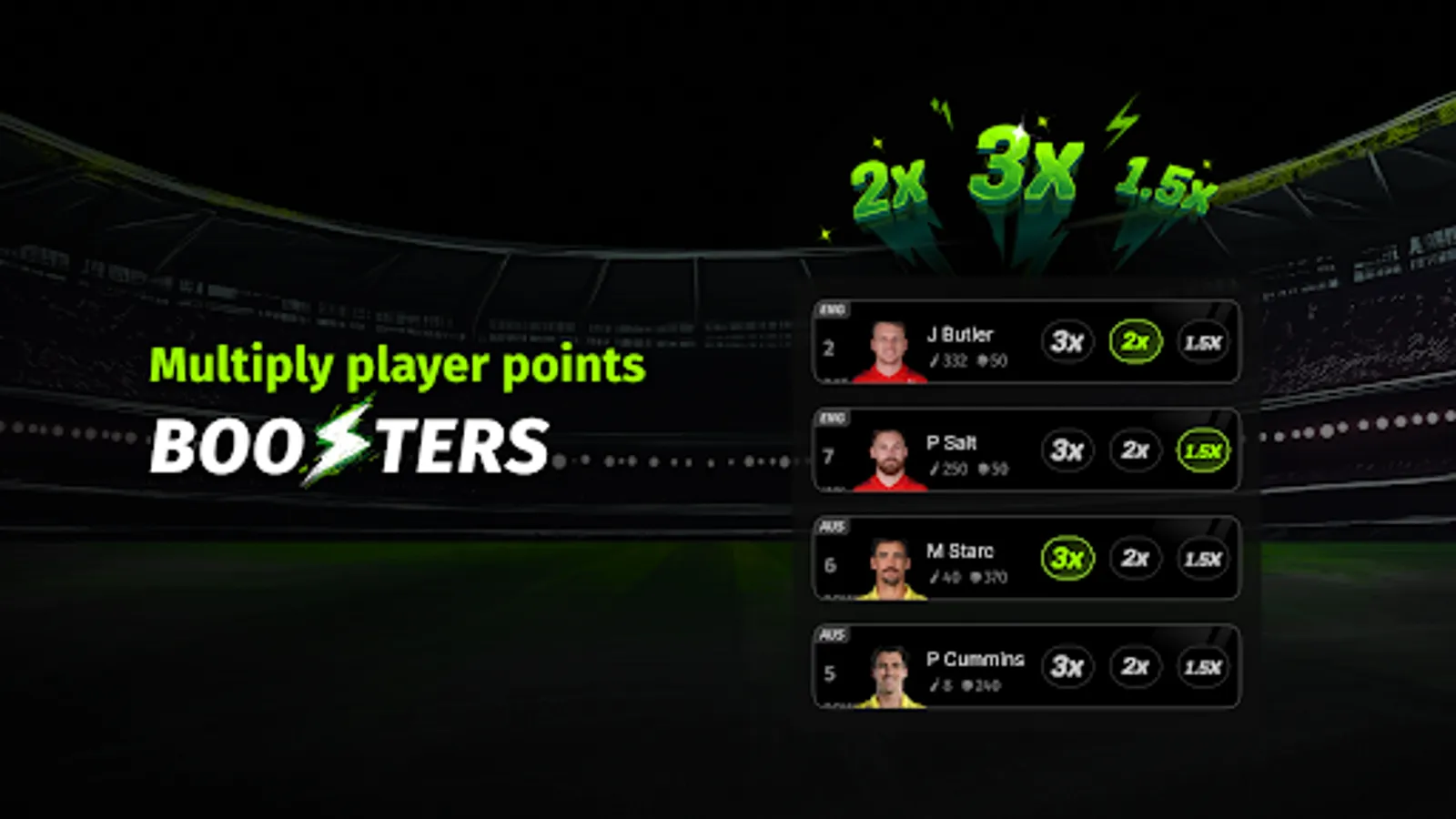1456x819 pixels.
Task: Apply the 3x booster for J Butler
Action: tap(1067, 343)
